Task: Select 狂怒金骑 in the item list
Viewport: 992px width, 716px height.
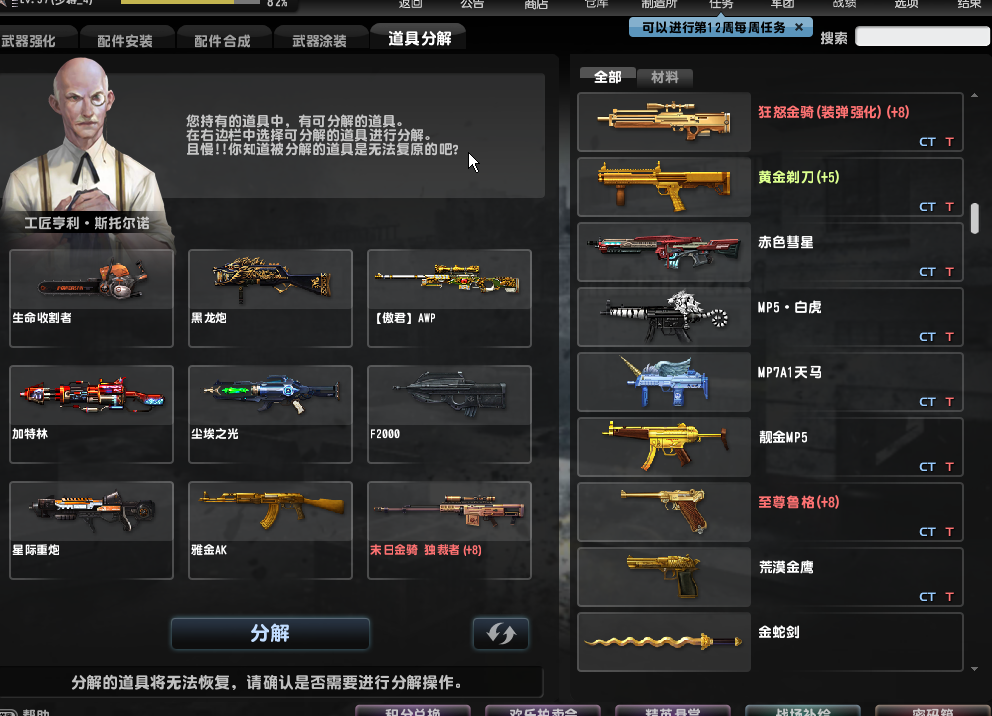Action: (x=770, y=122)
